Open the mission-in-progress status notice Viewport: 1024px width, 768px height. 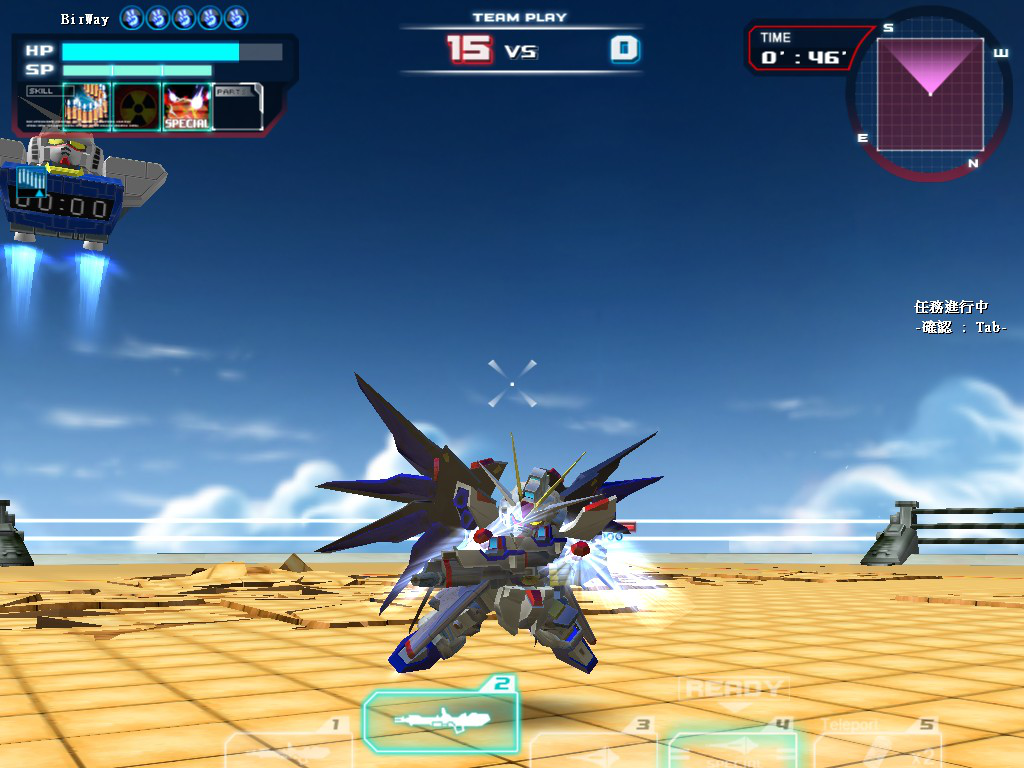pyautogui.click(x=959, y=317)
